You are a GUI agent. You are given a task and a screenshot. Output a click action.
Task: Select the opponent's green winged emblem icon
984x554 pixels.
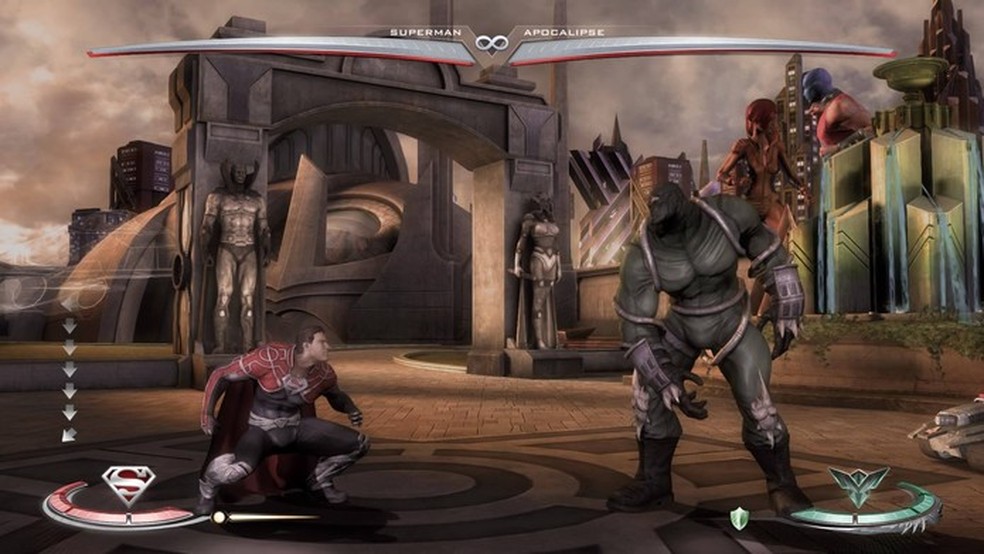point(856,487)
